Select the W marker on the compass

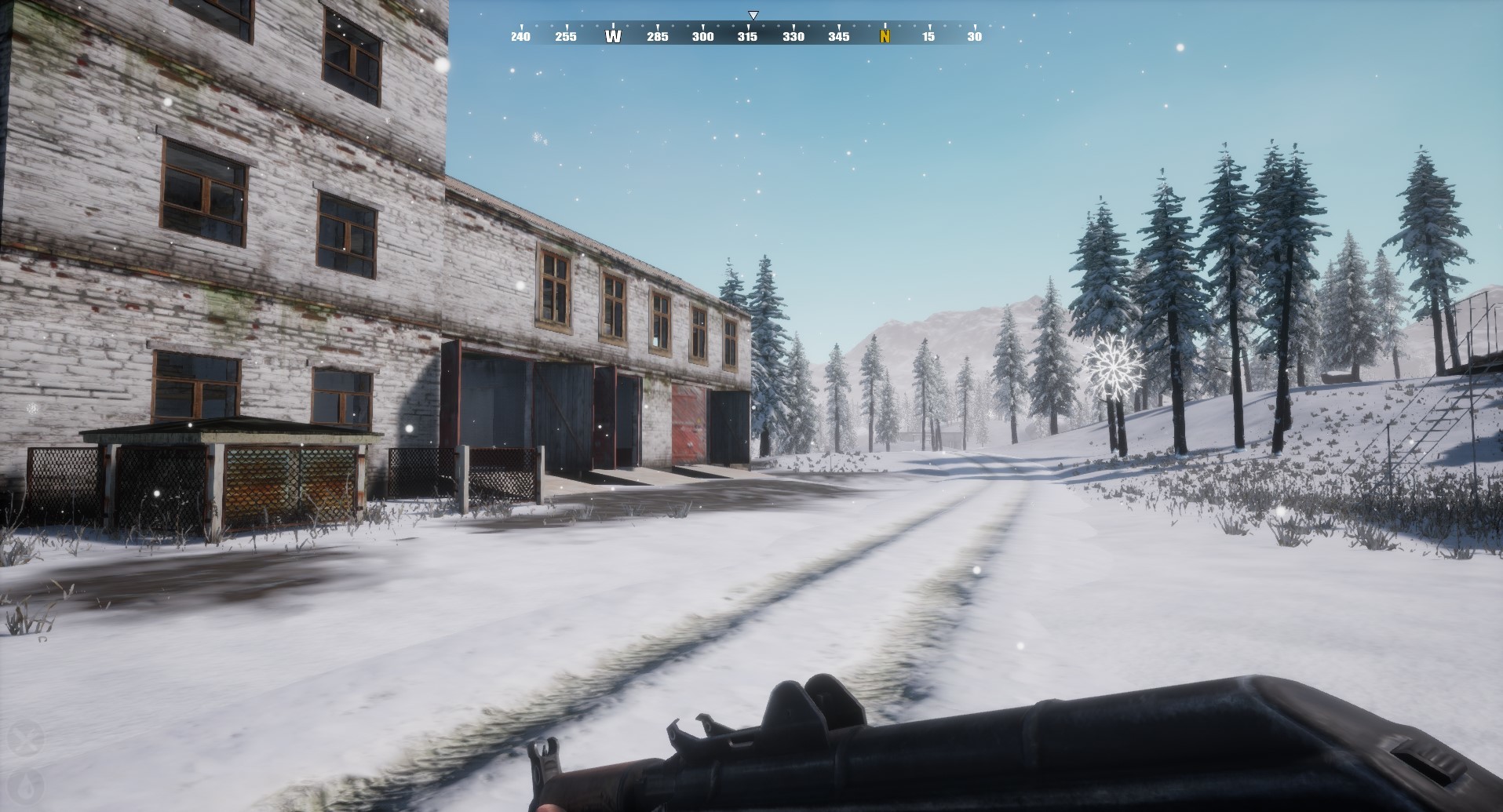click(613, 36)
